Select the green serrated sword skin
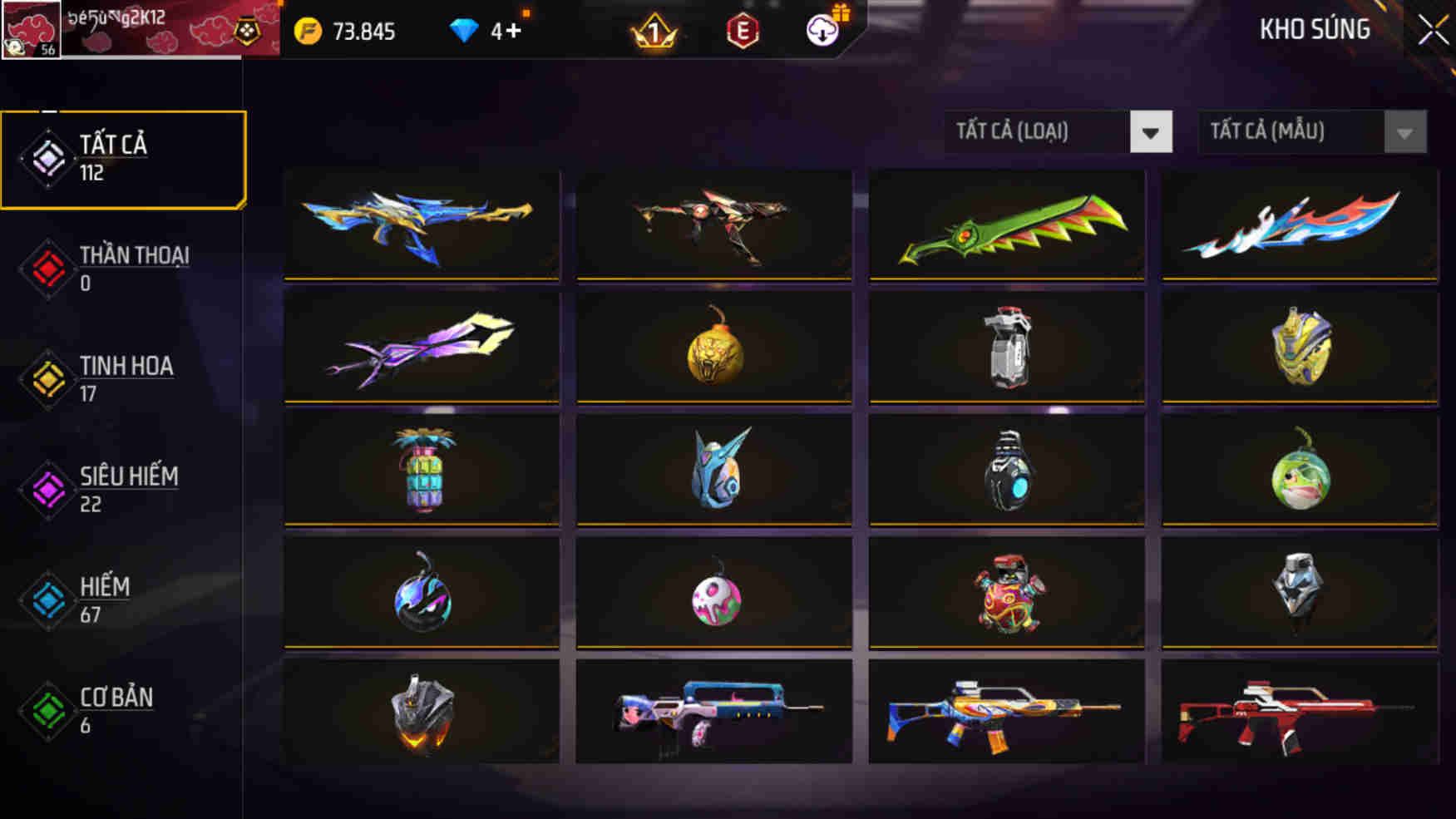This screenshot has height=819, width=1456. (x=1007, y=224)
